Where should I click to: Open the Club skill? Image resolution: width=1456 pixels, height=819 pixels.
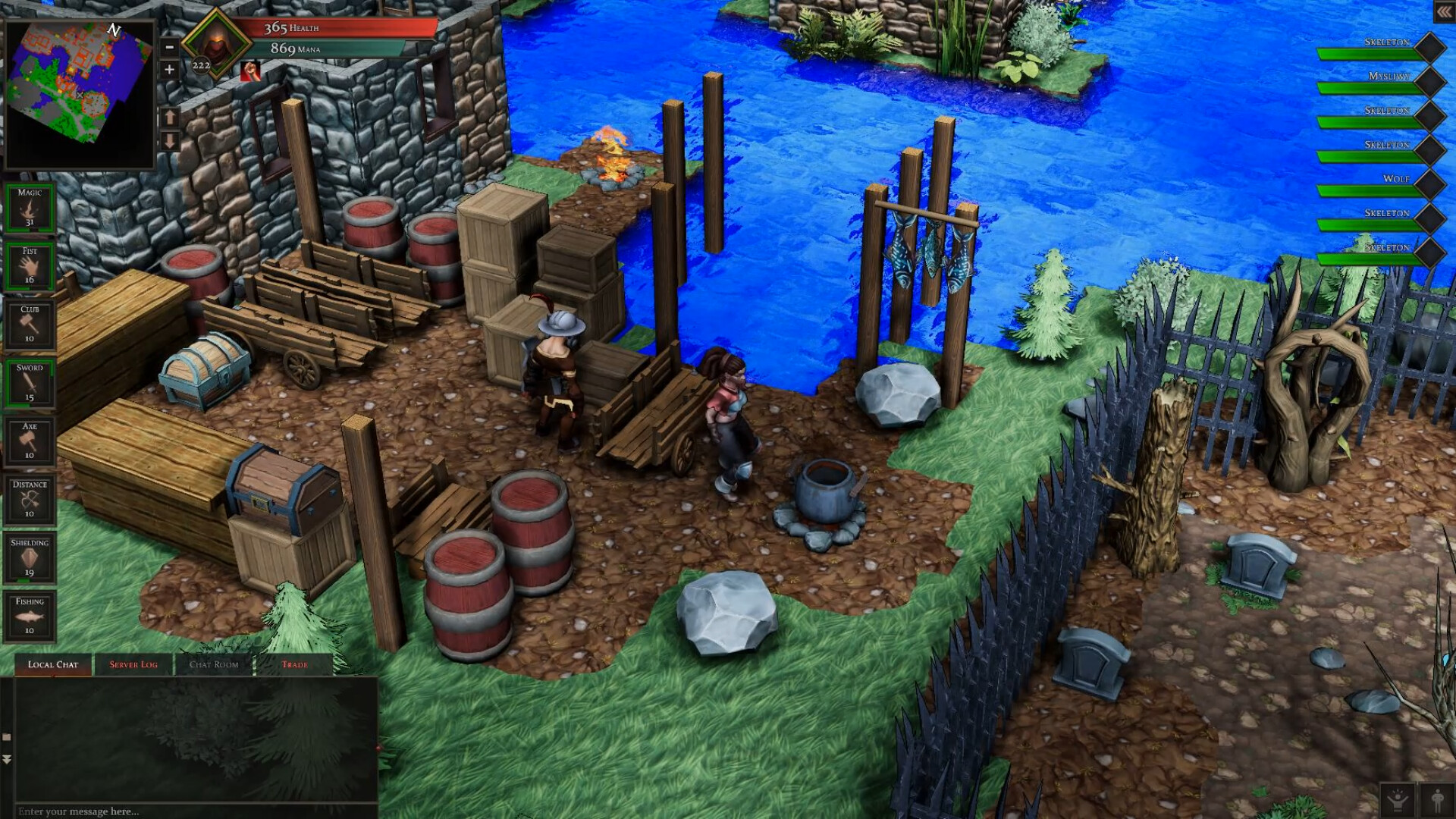(30, 322)
